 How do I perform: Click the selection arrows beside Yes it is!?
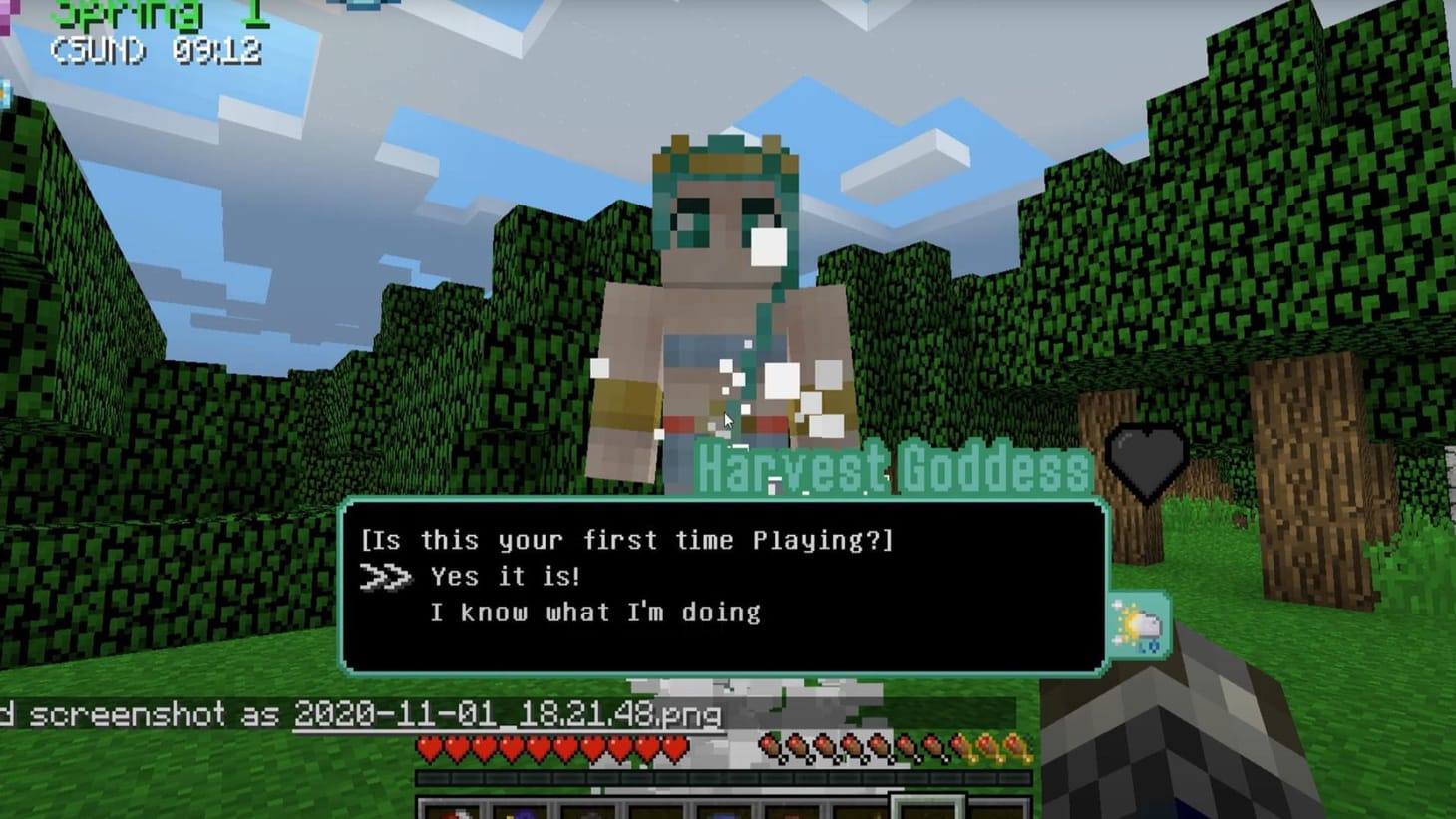[387, 576]
